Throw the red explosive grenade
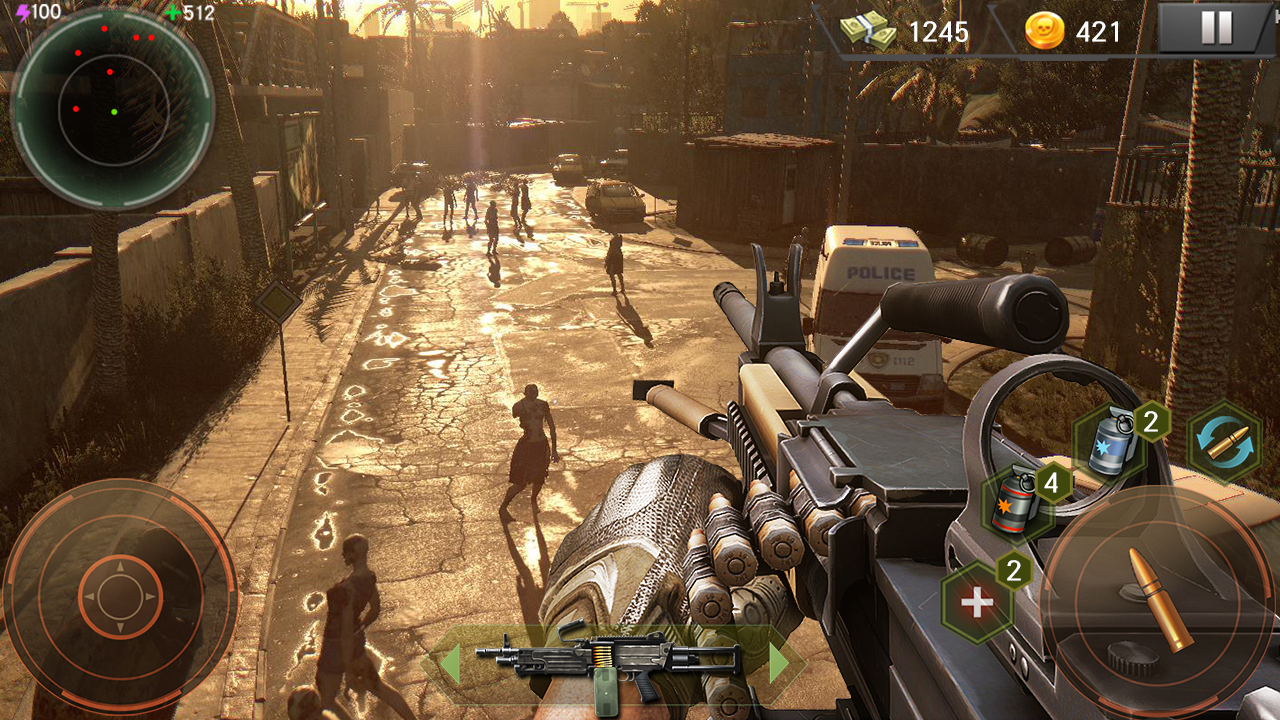 (1018, 500)
